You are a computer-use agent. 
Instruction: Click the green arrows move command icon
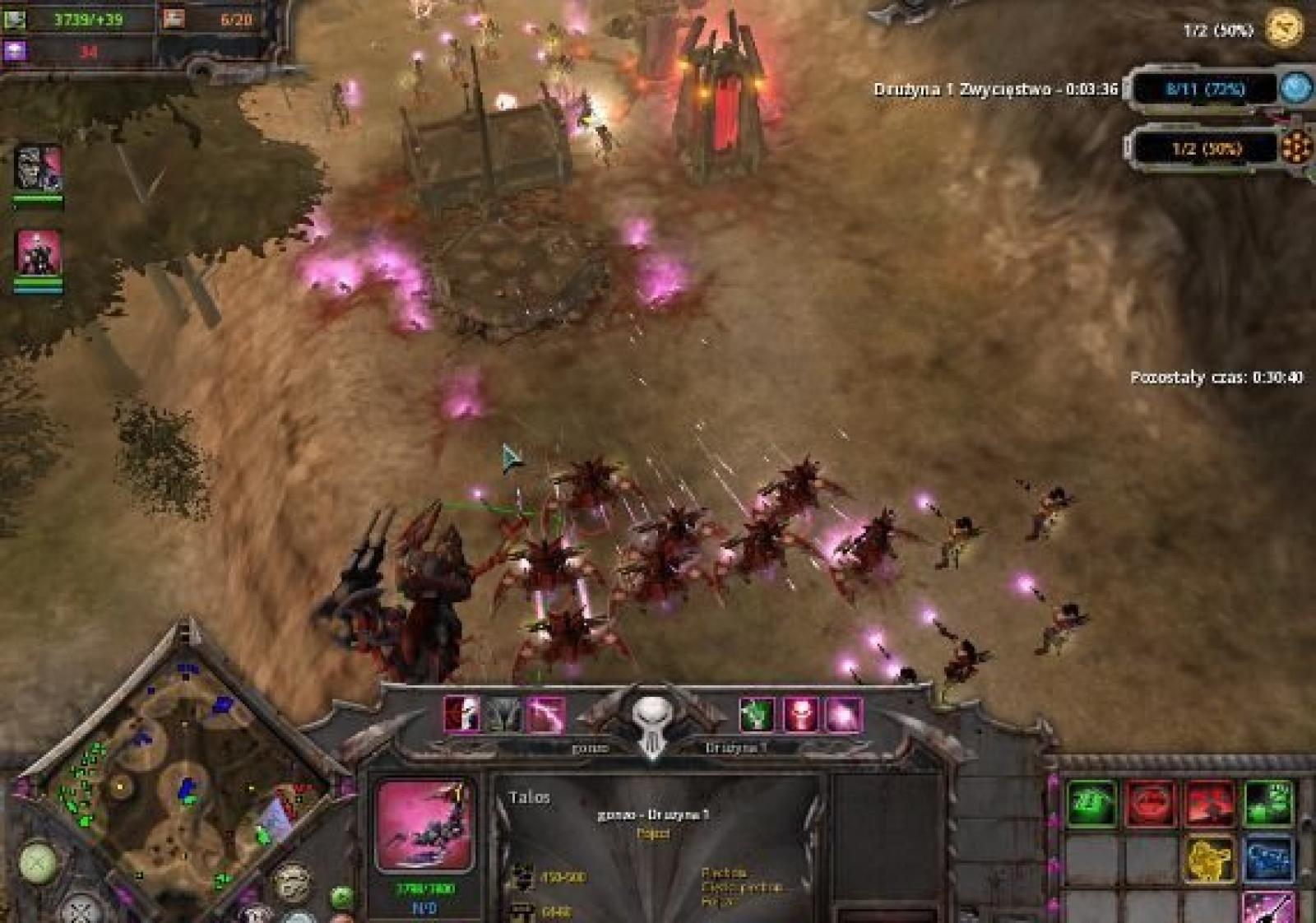1091,803
